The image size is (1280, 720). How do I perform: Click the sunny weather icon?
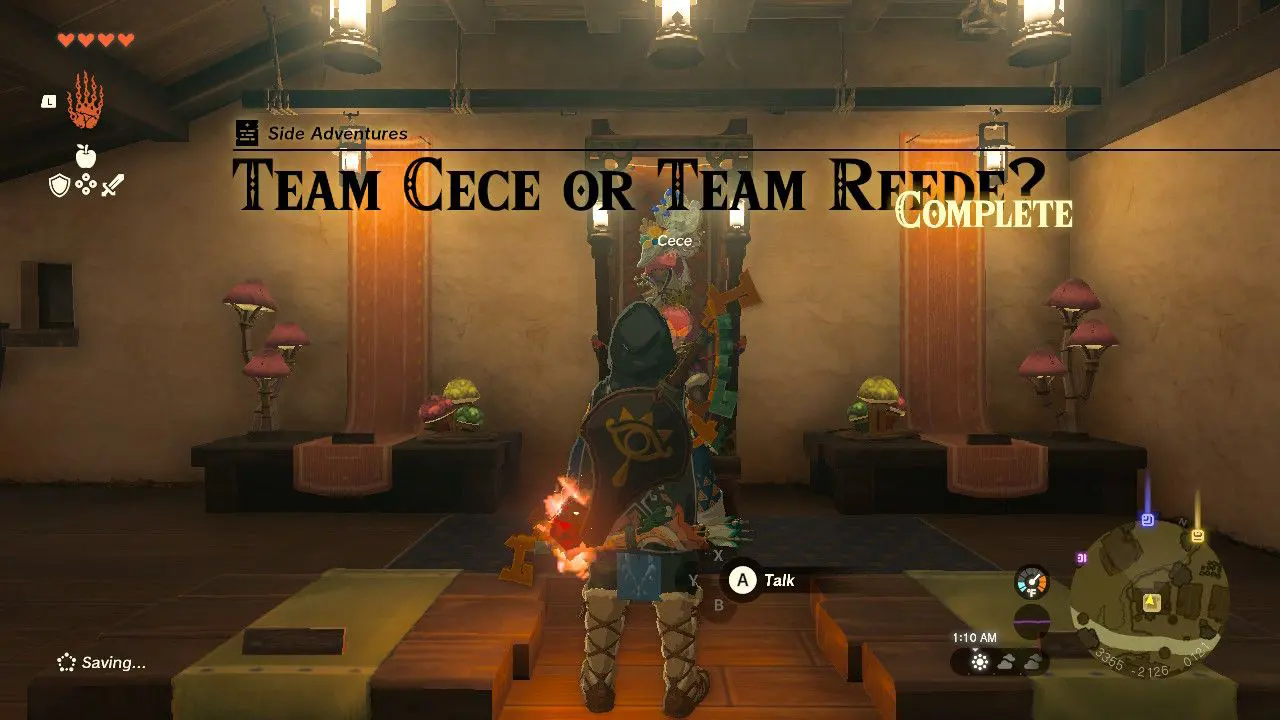[980, 661]
